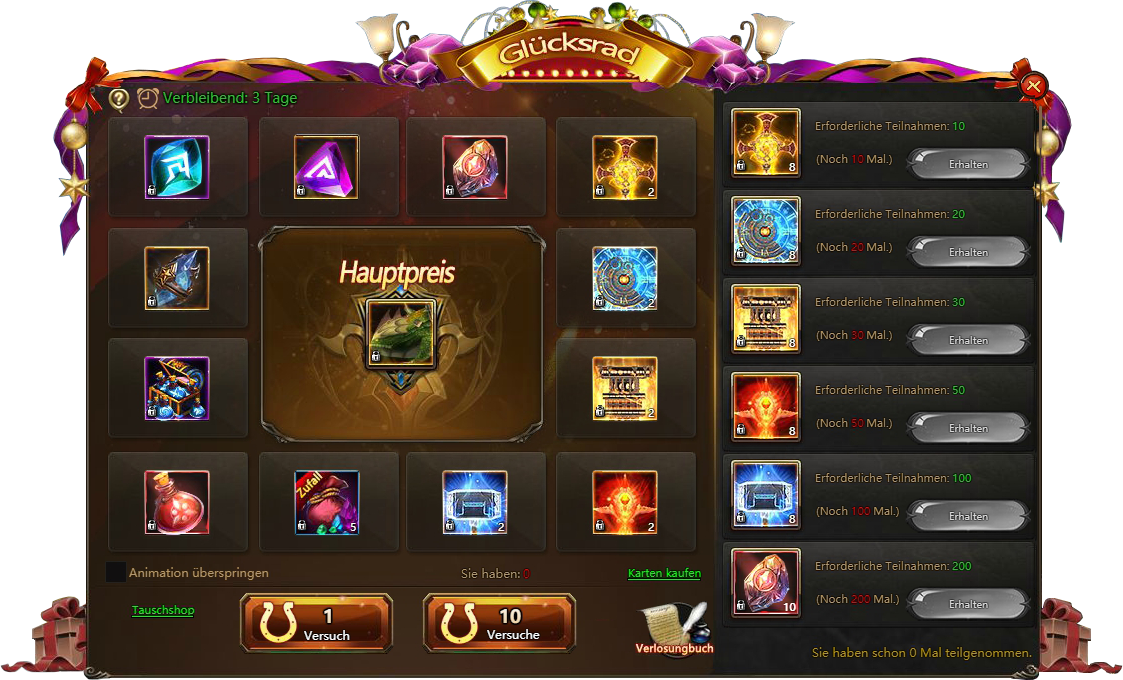Select the purple triangle gem prize
Viewport: 1123px width, 680px height.
326,167
